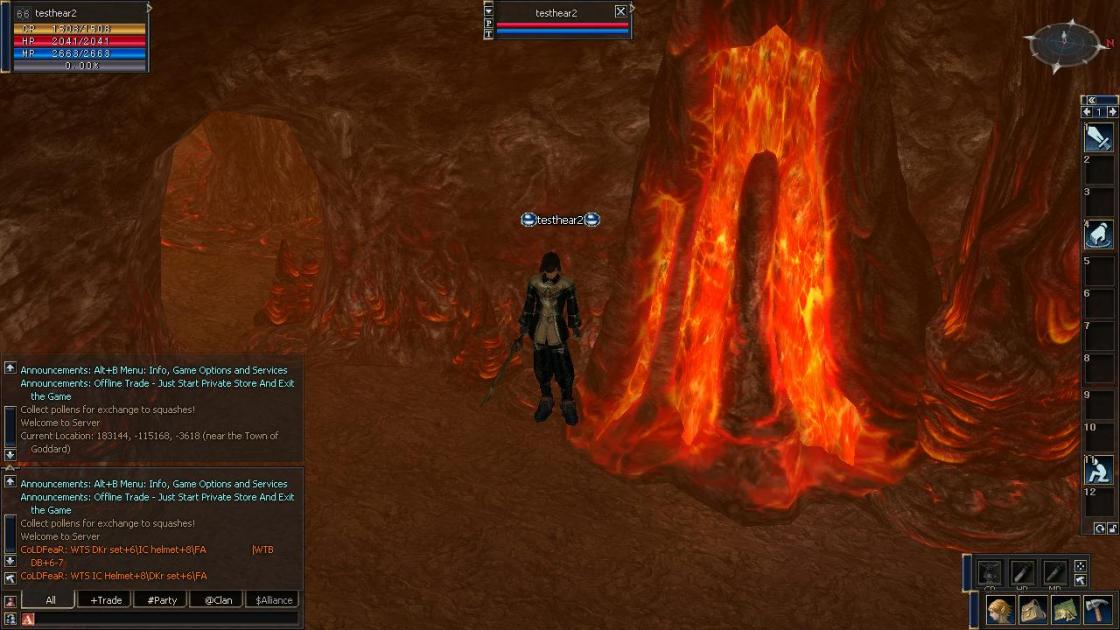Screen dimensions: 1120x630
Task: Select the MP potion auto-use slot
Action: pos(1054,572)
